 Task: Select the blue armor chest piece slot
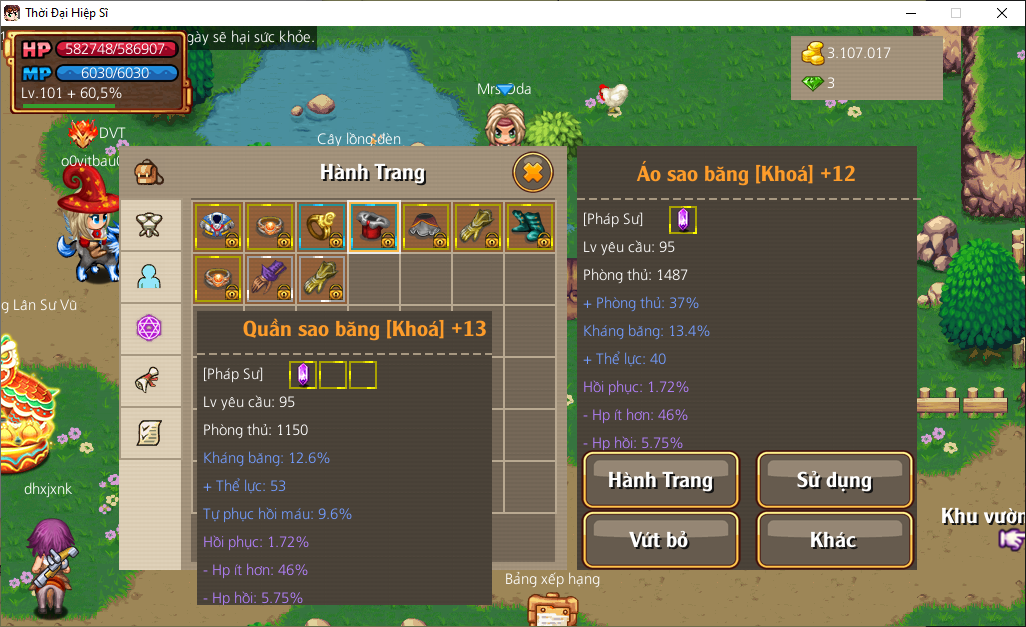pyautogui.click(x=218, y=226)
